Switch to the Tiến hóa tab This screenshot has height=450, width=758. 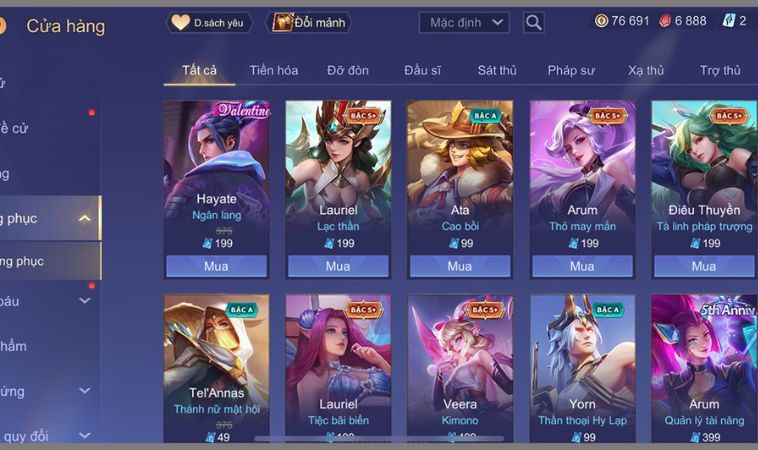[x=274, y=70]
